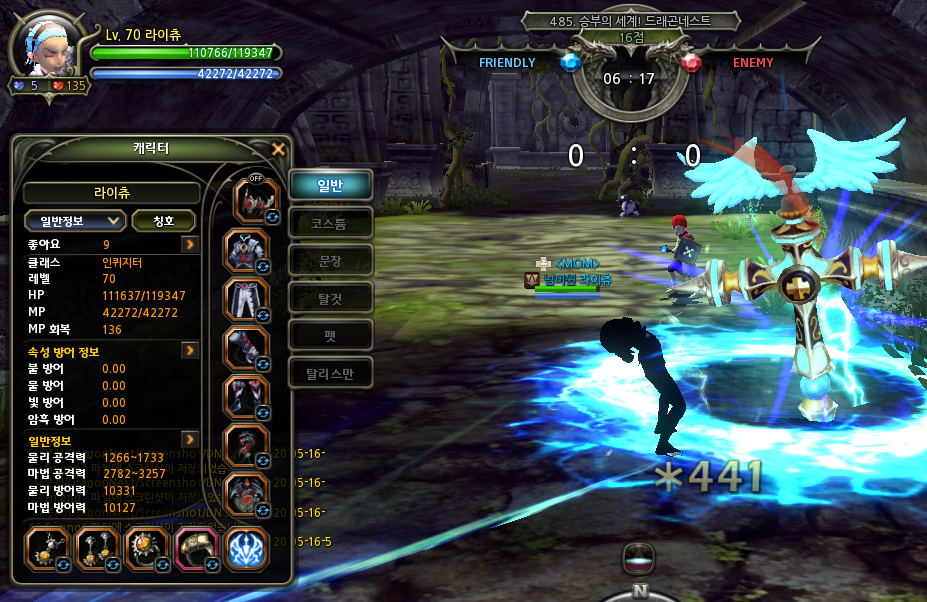The width and height of the screenshot is (927, 602).
Task: Switch to the 코스튬 tab
Action: point(330,222)
